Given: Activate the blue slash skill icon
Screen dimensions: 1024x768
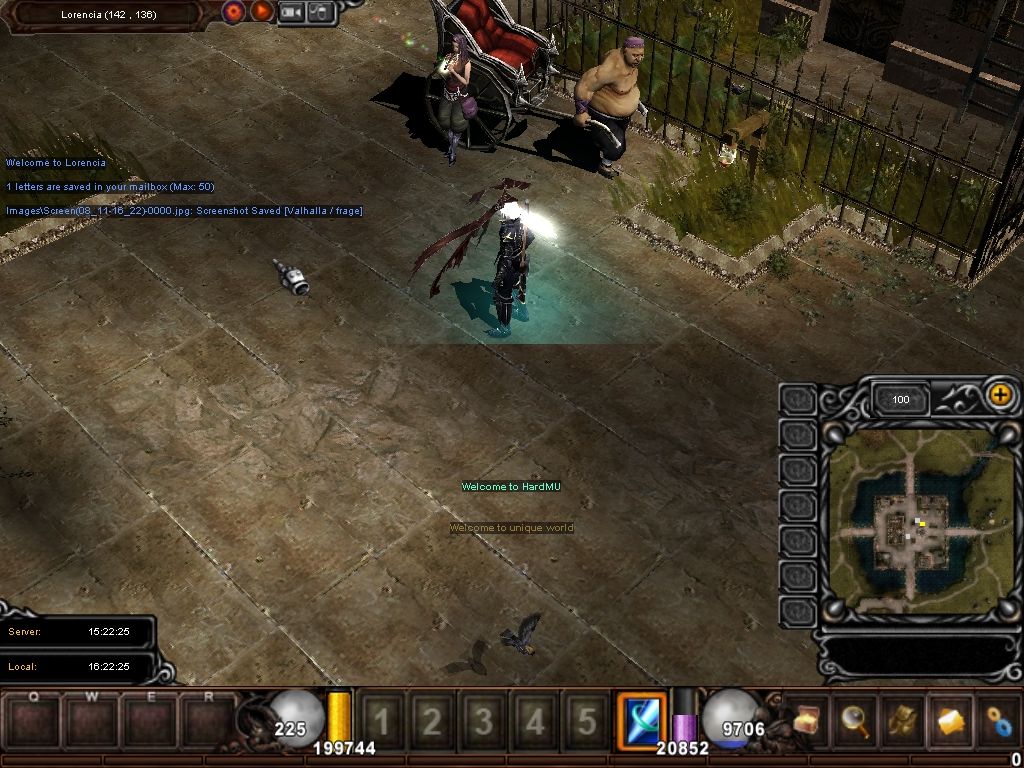Looking at the screenshot, I should point(641,719).
